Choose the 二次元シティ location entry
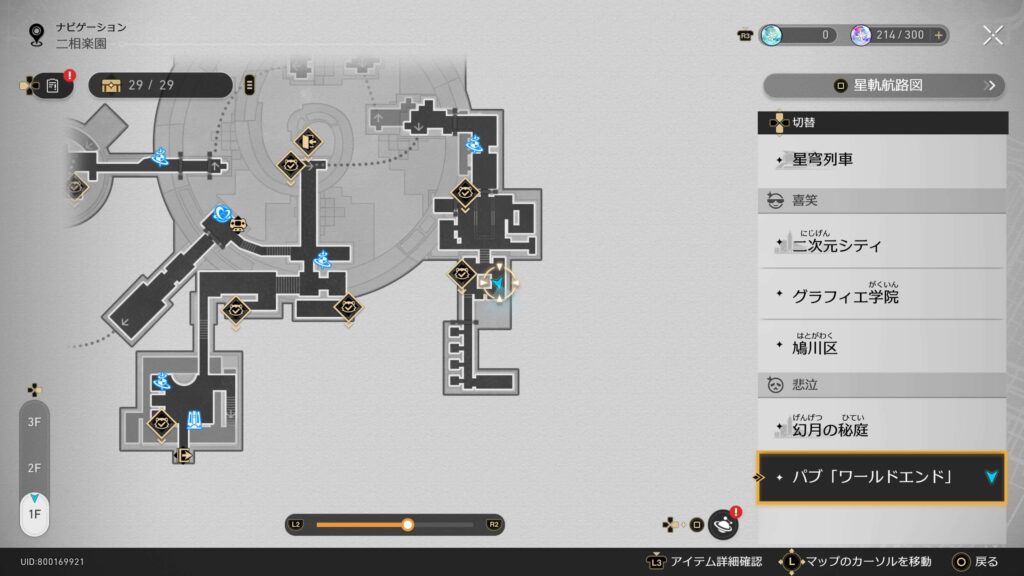This screenshot has height=576, width=1024. click(x=880, y=244)
